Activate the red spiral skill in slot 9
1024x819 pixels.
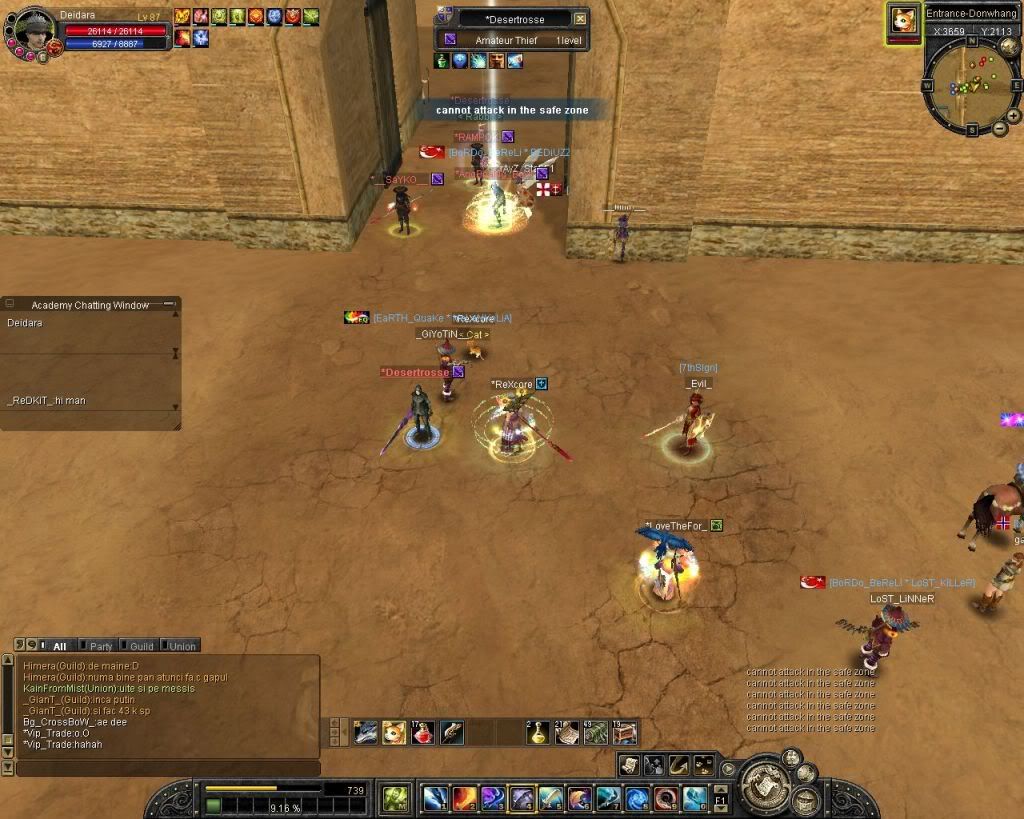click(666, 798)
